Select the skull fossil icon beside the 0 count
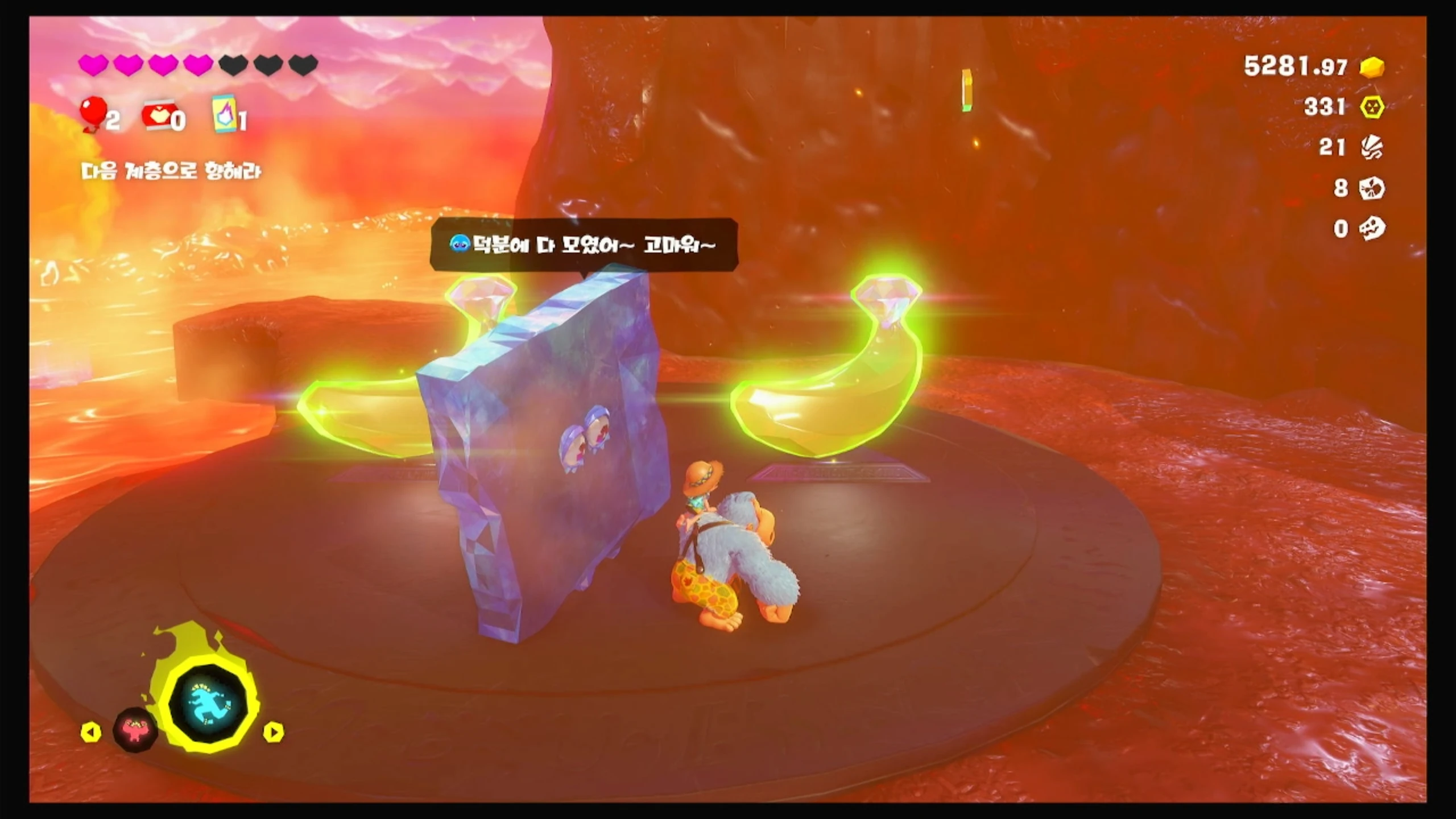This screenshot has height=819, width=1456. point(1372,229)
